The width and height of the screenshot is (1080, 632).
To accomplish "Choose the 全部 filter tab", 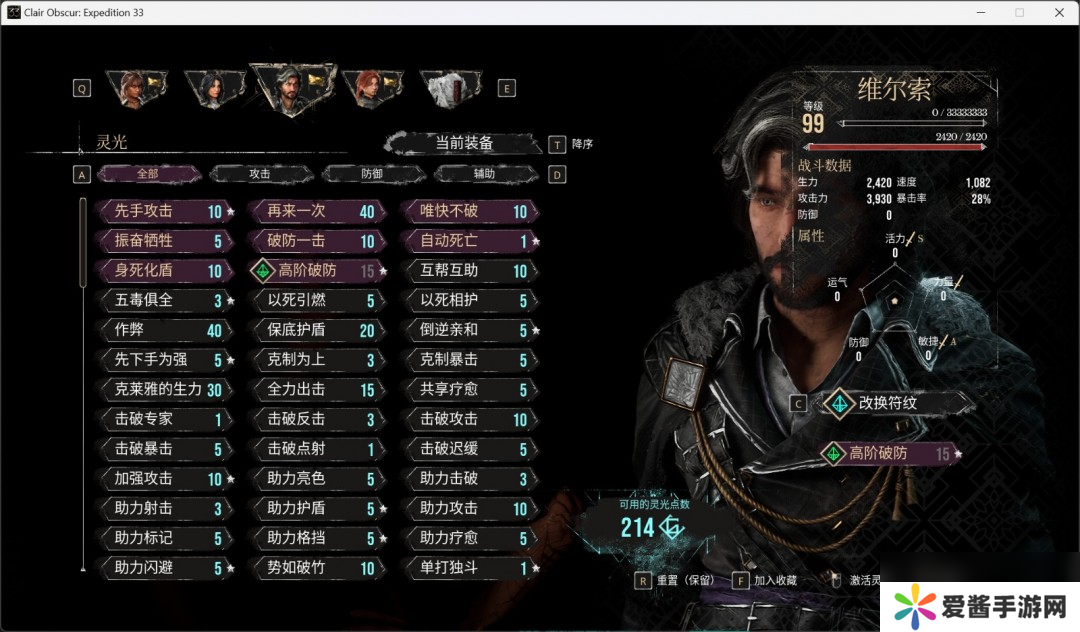I will point(148,174).
